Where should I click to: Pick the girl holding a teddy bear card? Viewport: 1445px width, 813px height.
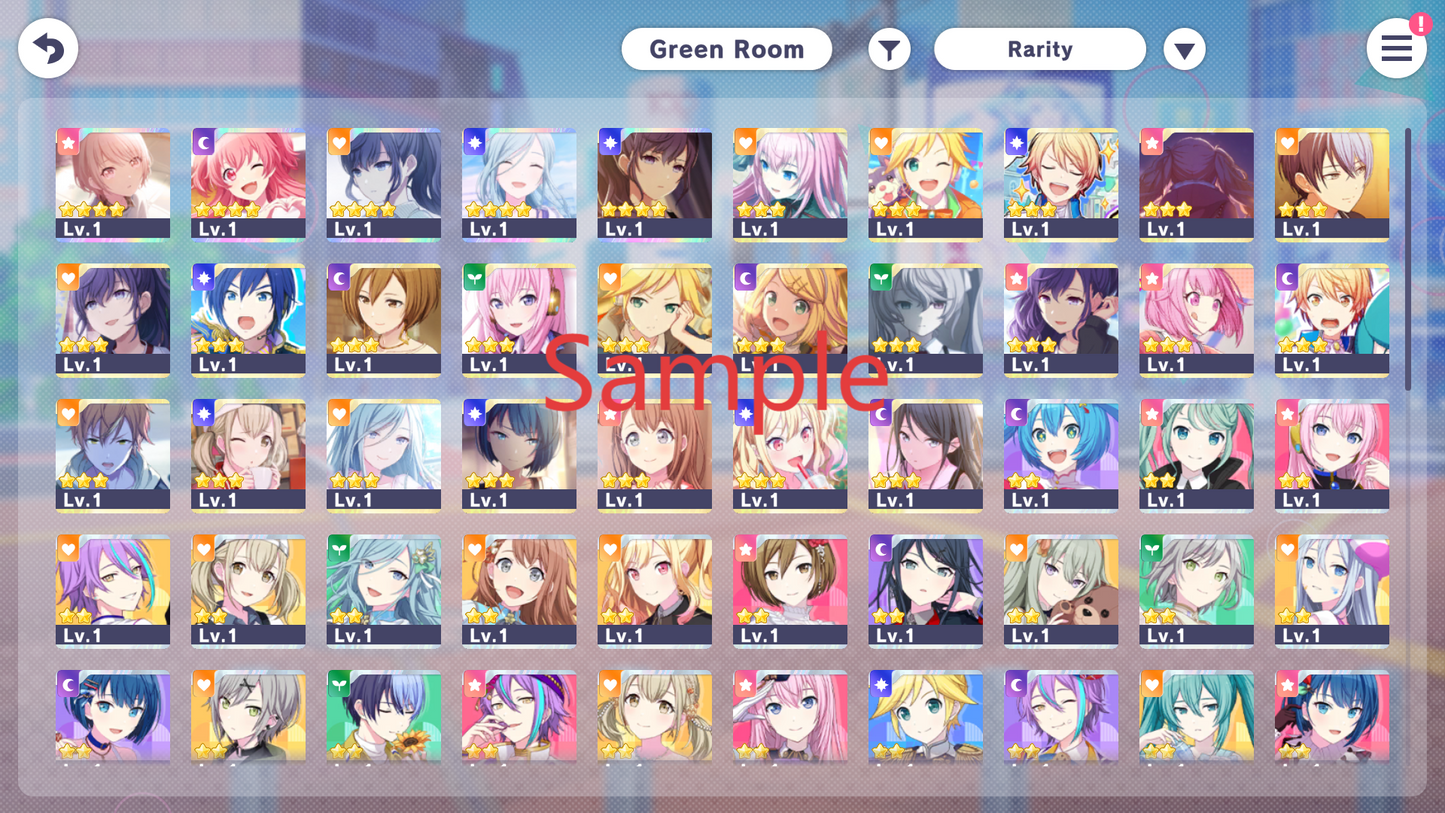coord(1061,590)
